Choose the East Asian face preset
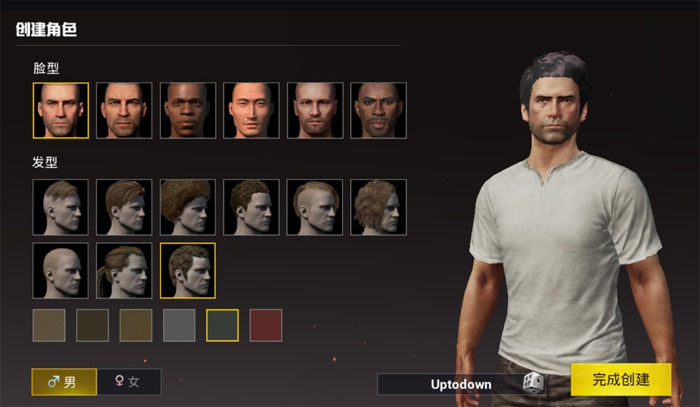700x407 pixels. (x=251, y=110)
